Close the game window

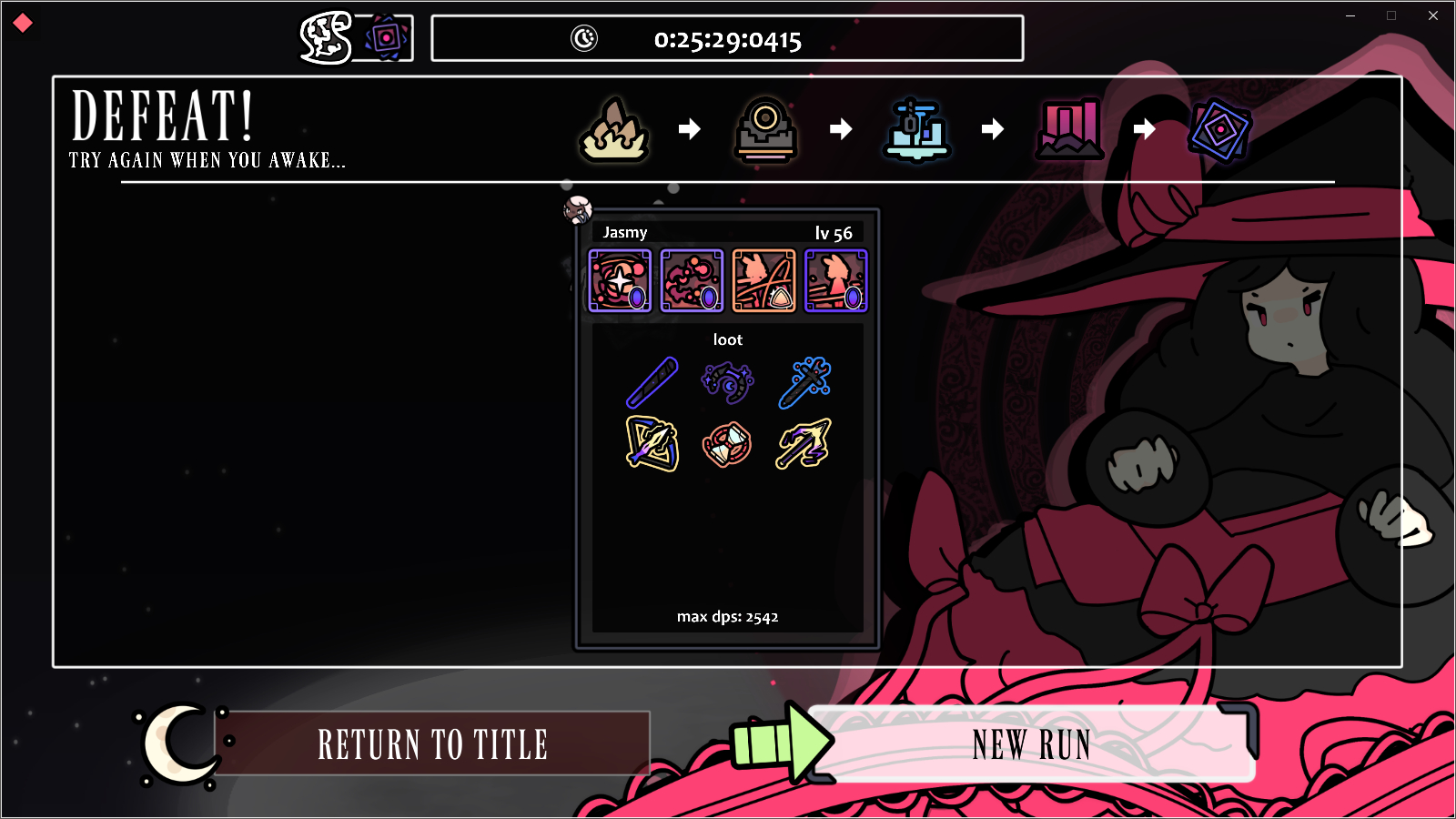tap(1433, 15)
